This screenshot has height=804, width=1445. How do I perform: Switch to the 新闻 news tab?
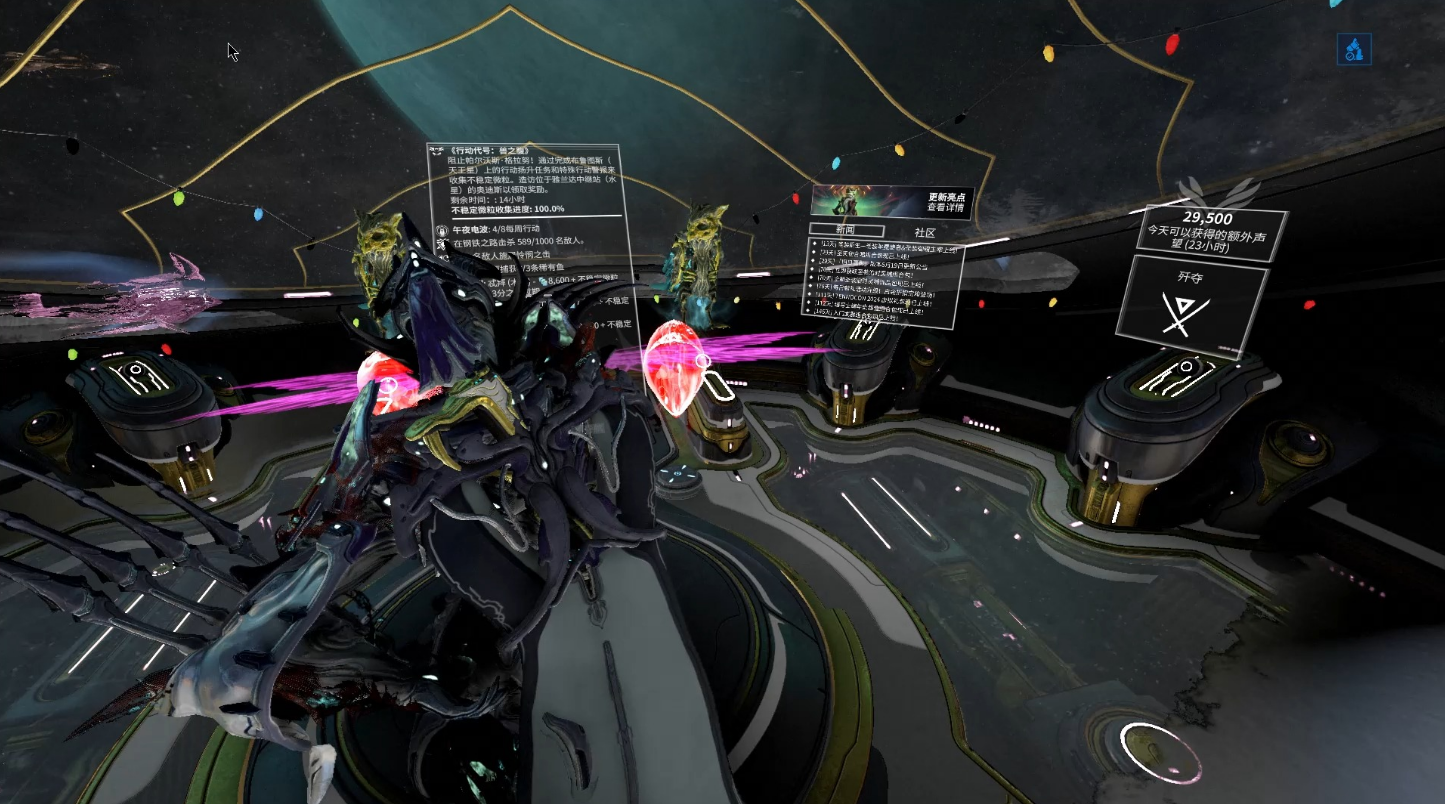846,229
